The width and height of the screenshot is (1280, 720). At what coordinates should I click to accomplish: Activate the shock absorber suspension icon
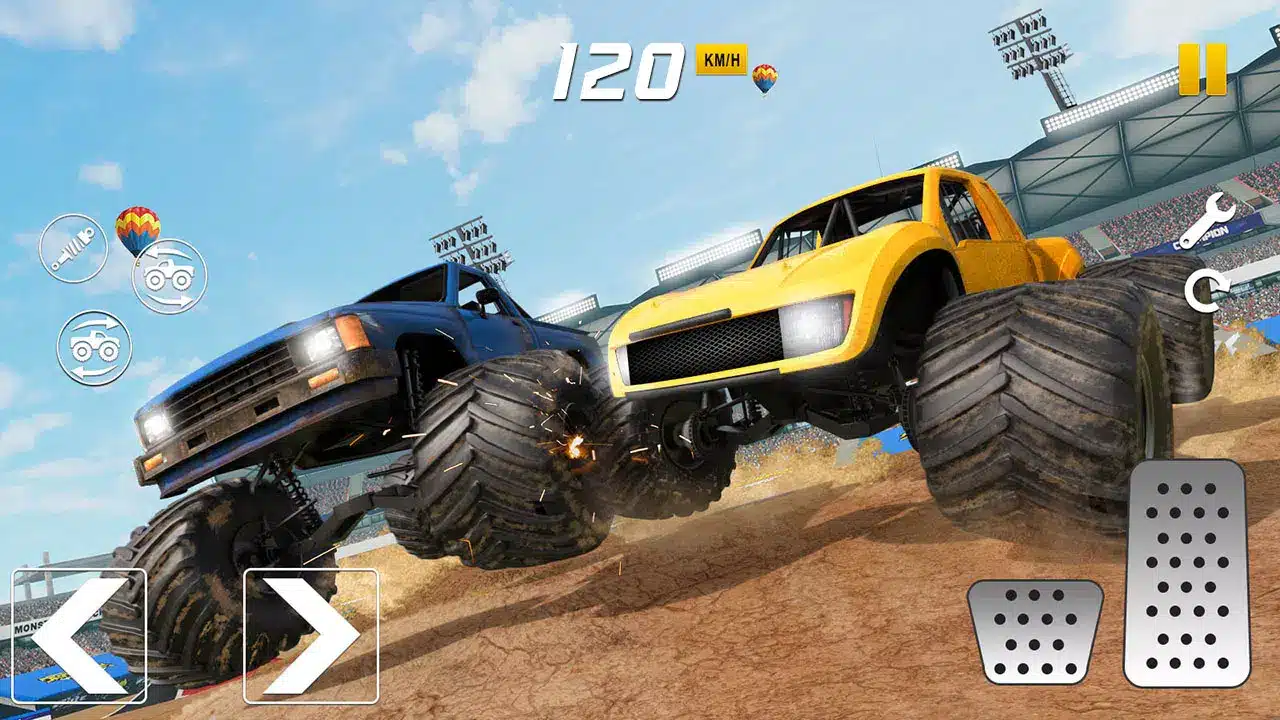point(73,248)
